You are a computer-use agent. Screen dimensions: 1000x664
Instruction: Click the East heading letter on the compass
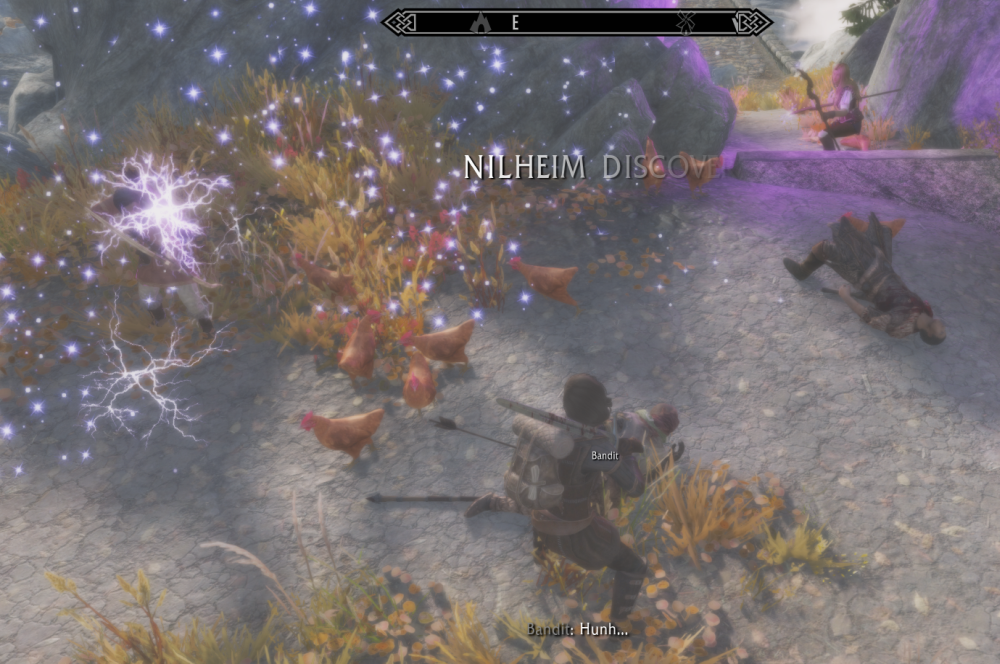tap(515, 22)
